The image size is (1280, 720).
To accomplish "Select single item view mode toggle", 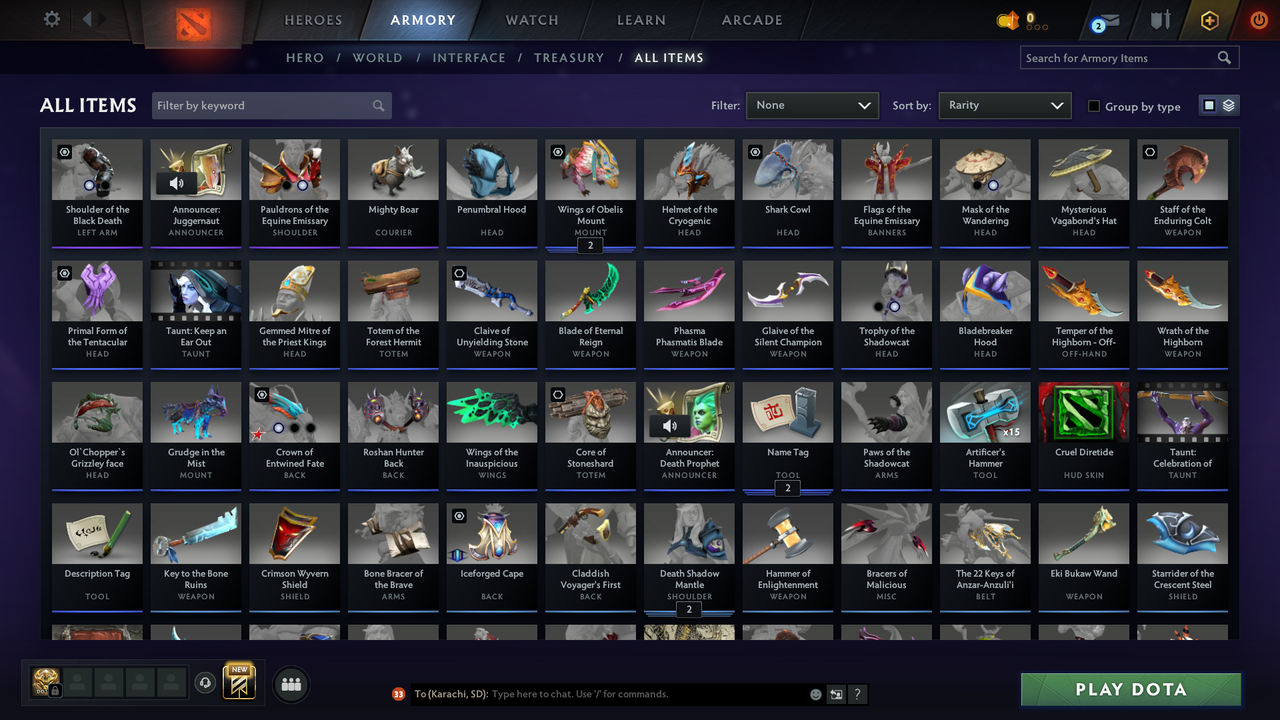I will click(x=1210, y=105).
